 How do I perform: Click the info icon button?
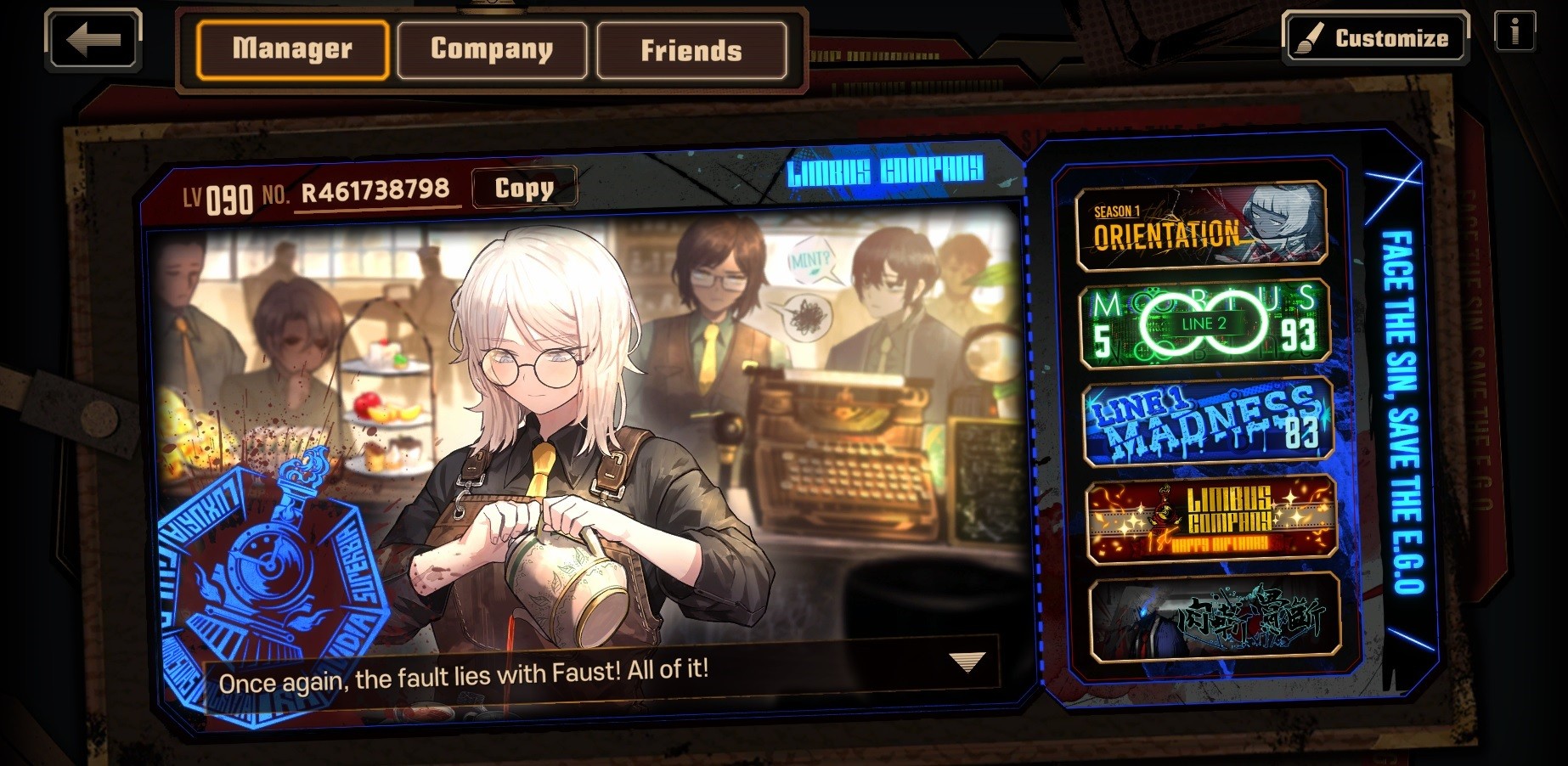pyautogui.click(x=1514, y=33)
